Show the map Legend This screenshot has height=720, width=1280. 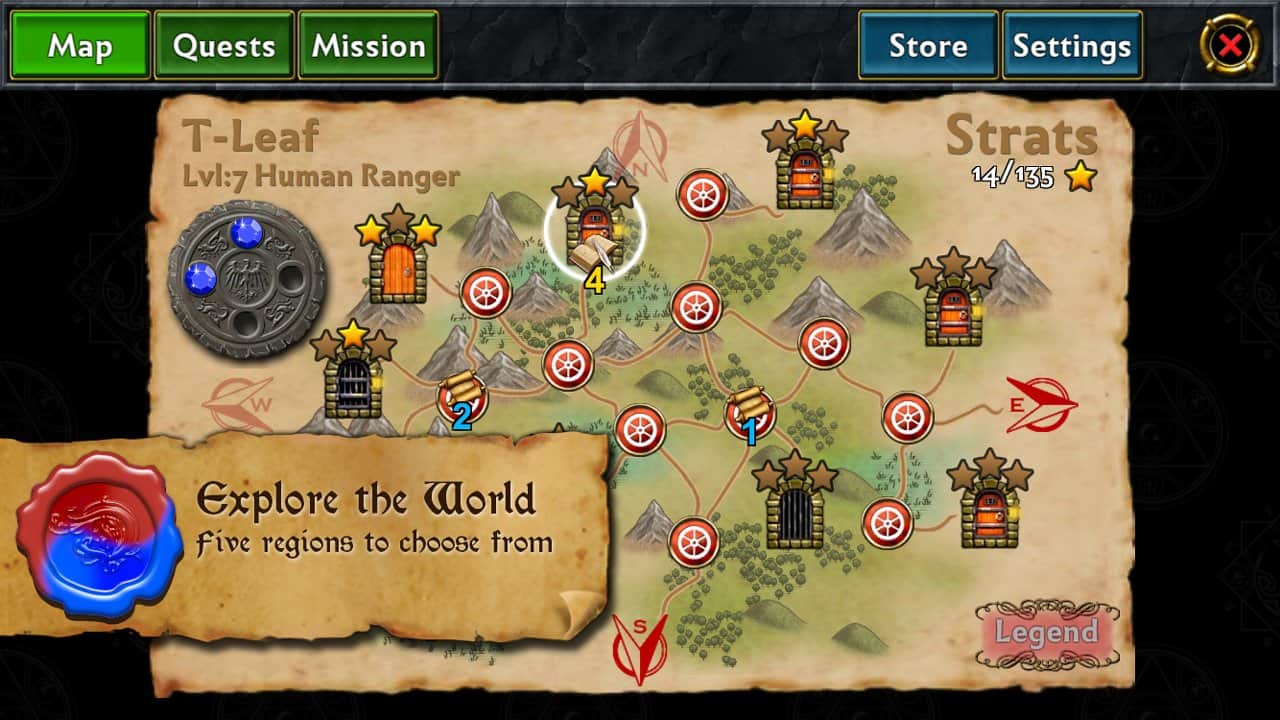1047,633
